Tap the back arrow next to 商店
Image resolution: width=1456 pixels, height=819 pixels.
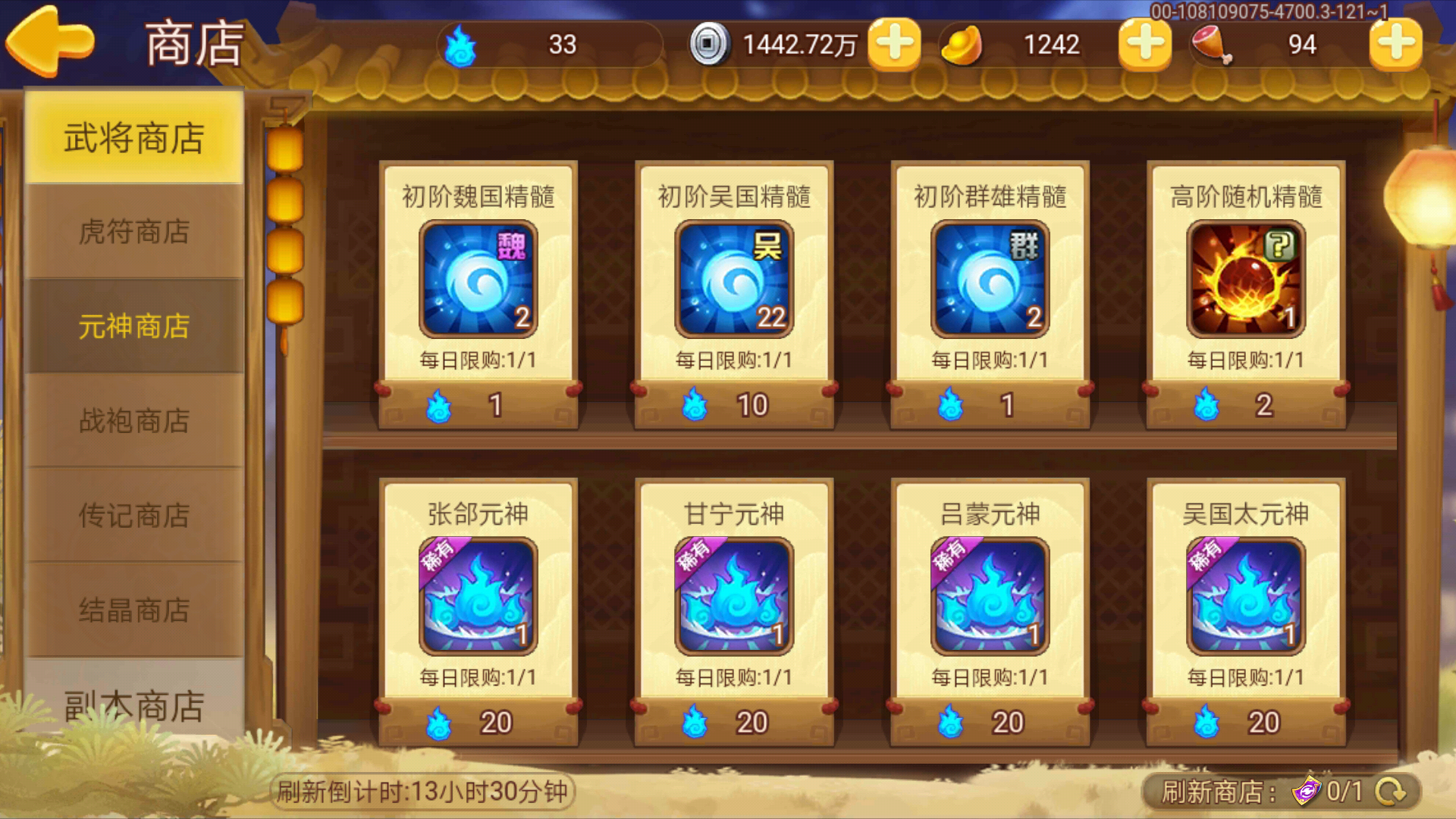click(x=49, y=42)
